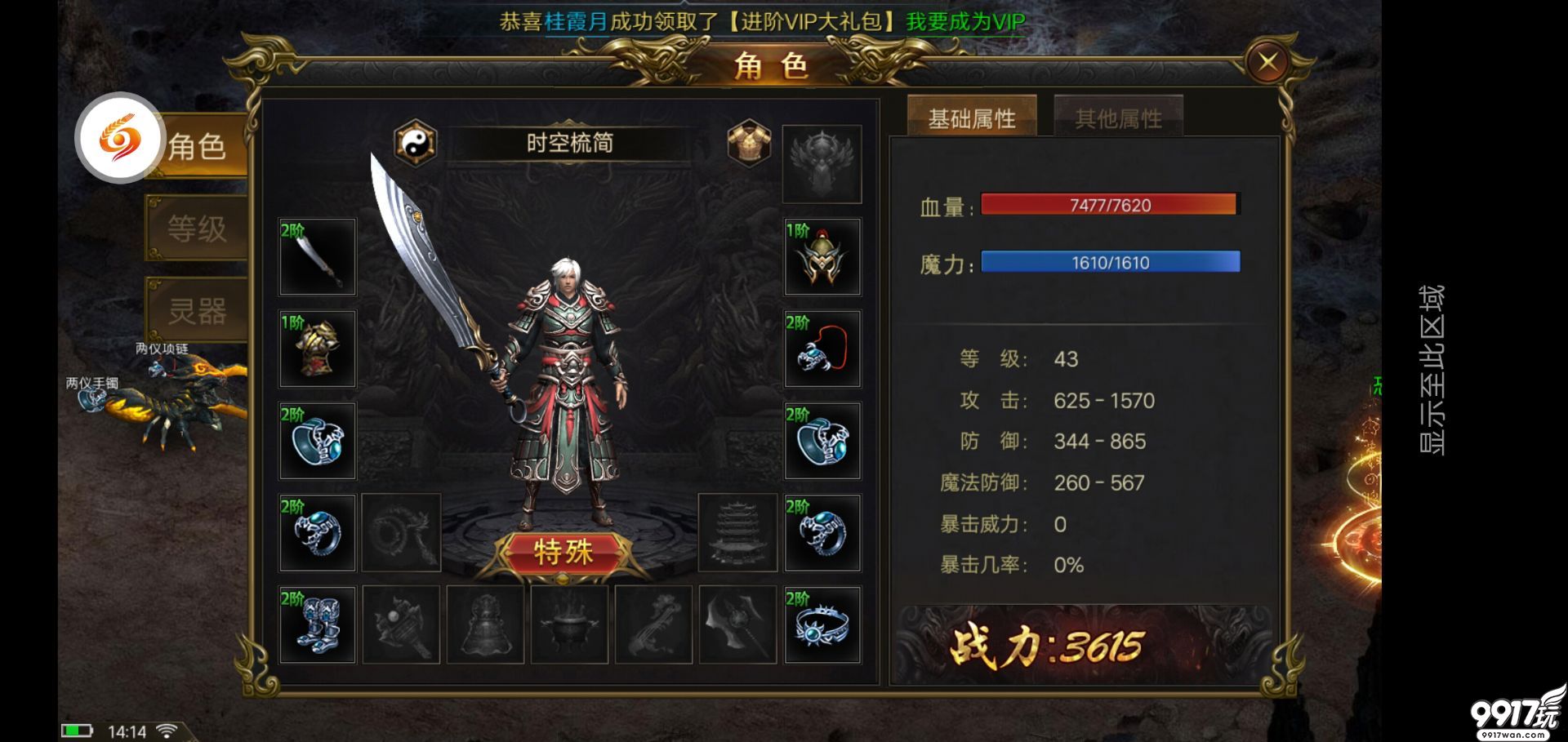Screen dimensions: 1568x742
Task: Click the golden chest armor icon
Action: pos(752,140)
